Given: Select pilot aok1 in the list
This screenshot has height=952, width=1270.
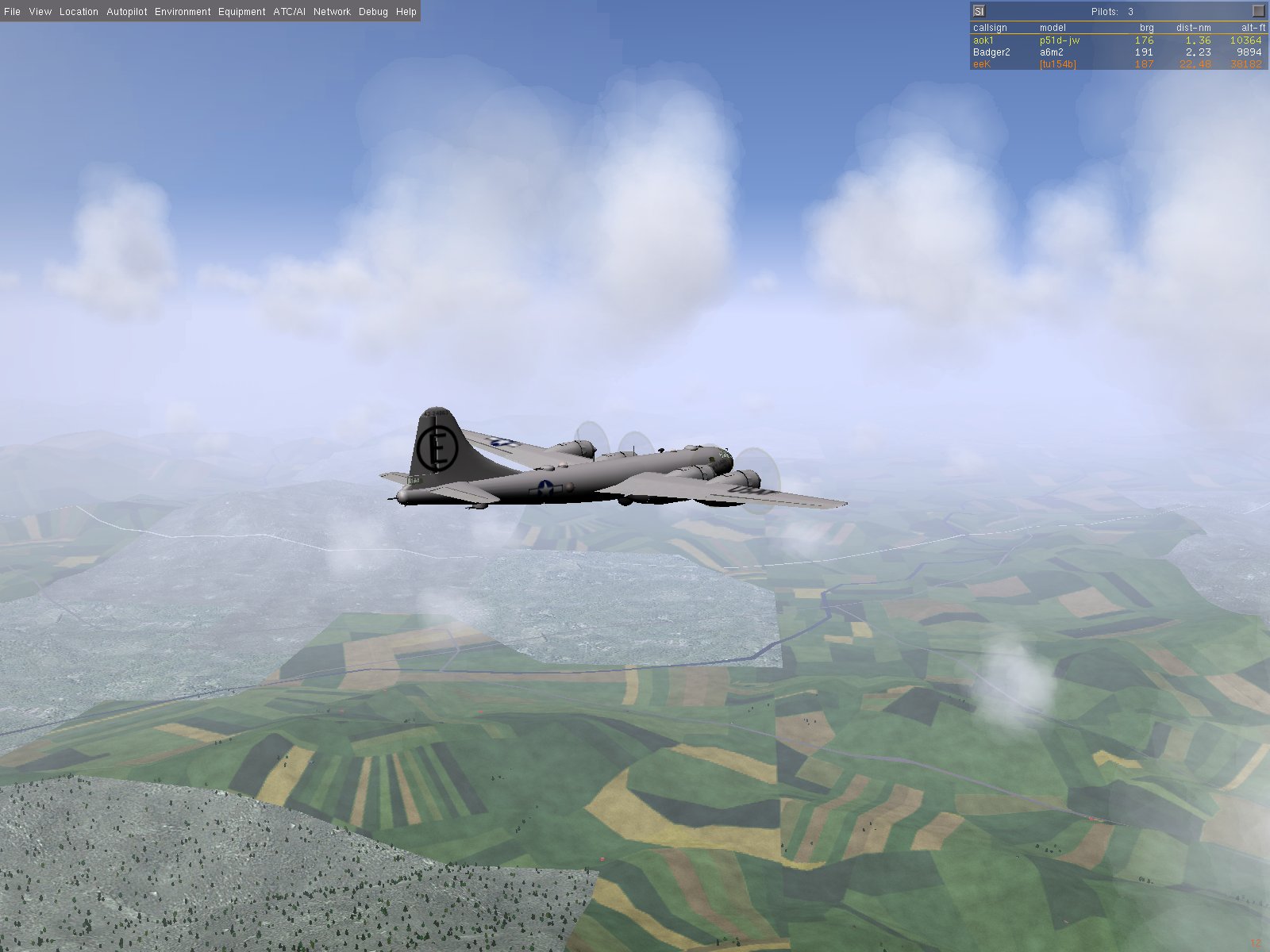Looking at the screenshot, I should pos(983,40).
